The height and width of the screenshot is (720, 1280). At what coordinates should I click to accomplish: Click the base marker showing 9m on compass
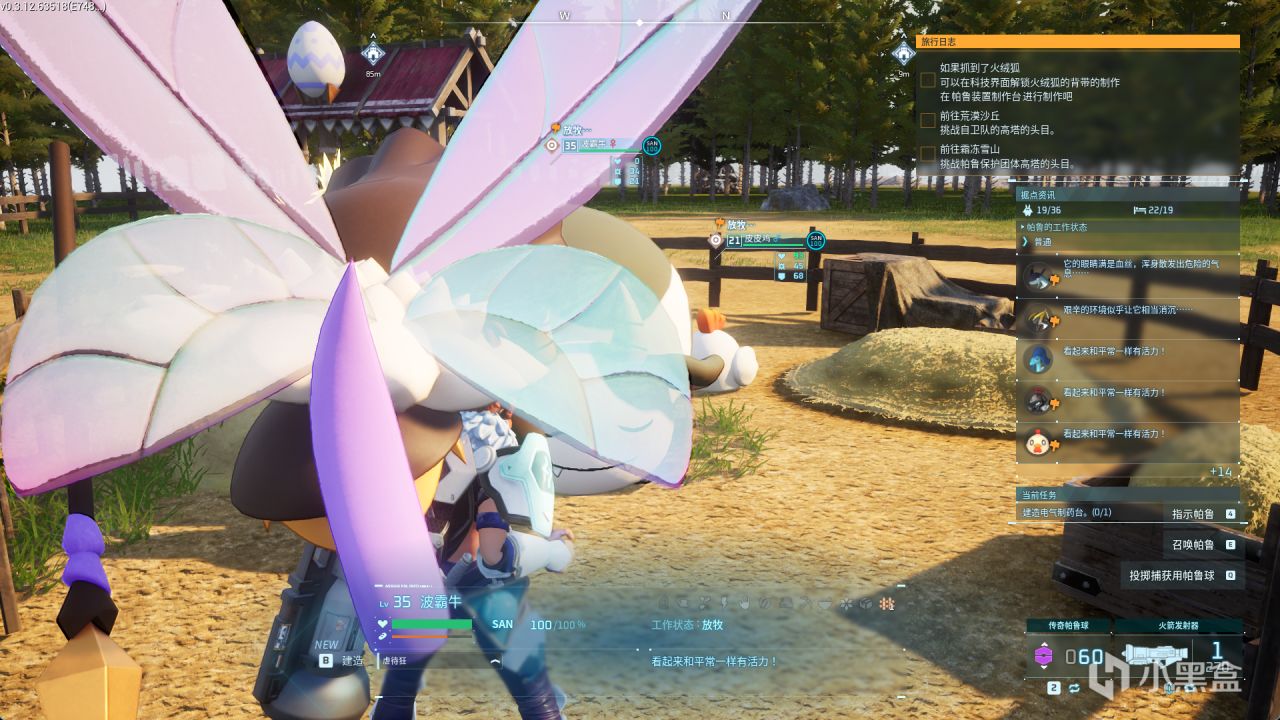903,54
